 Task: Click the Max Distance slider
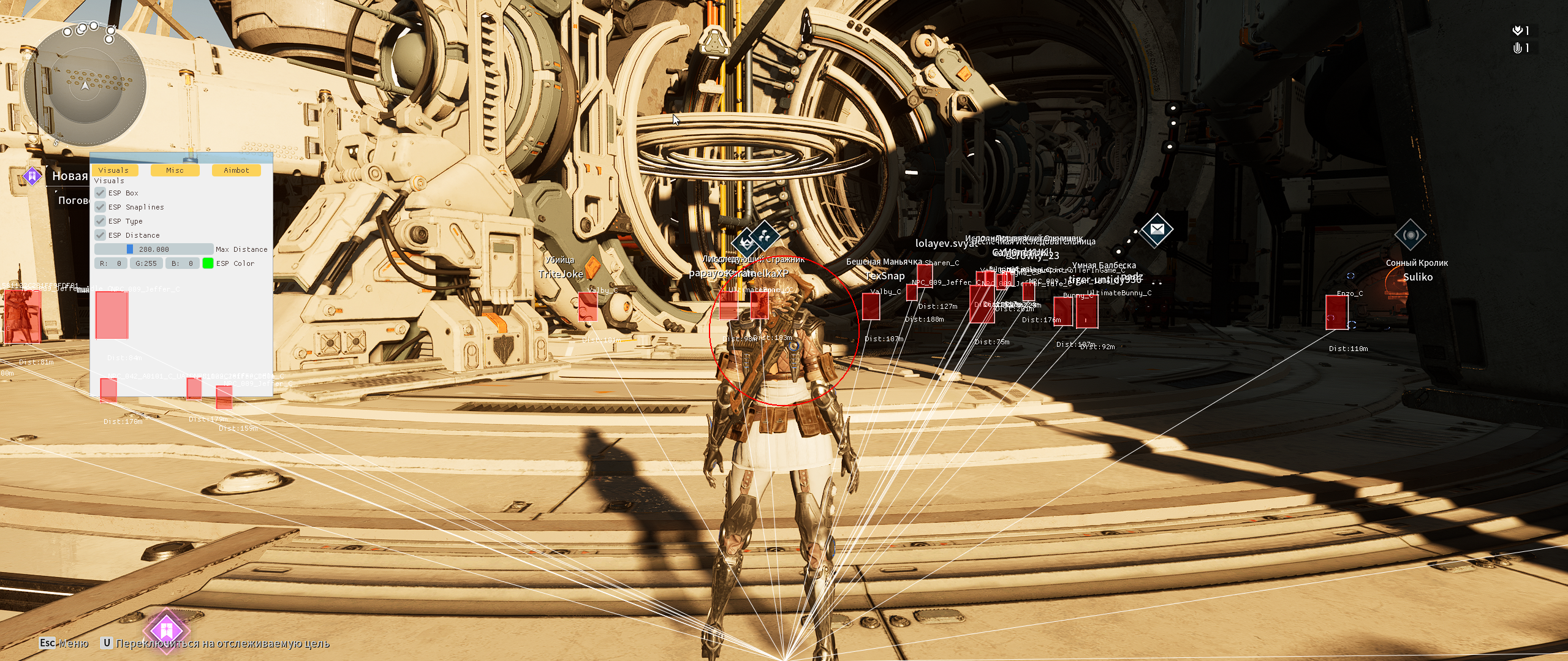pos(153,249)
